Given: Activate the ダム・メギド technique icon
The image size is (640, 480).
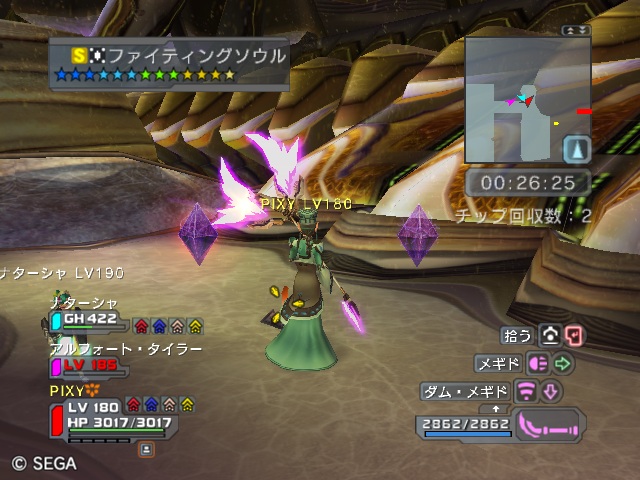Looking at the screenshot, I should point(526,391).
